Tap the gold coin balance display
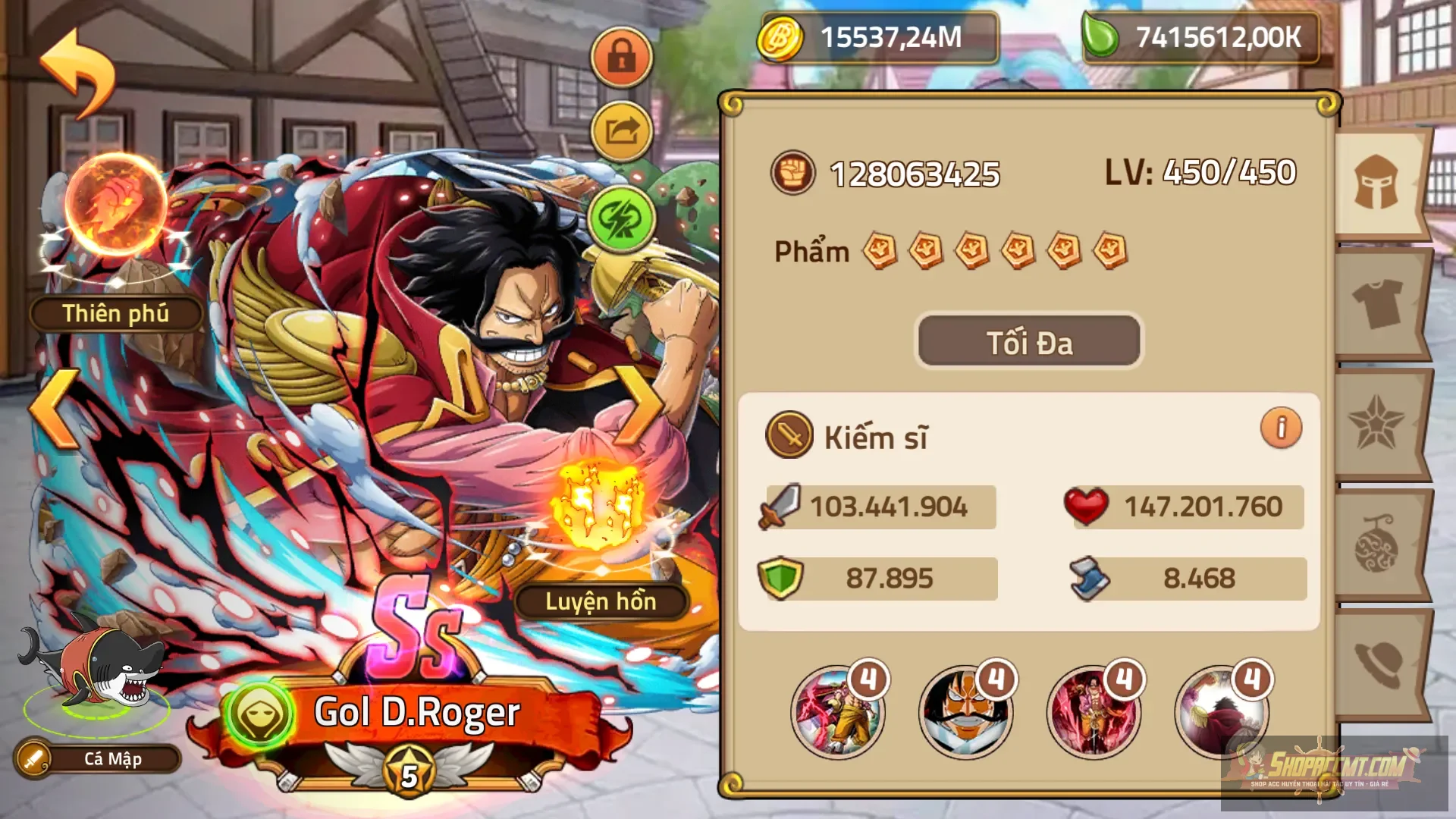This screenshot has width=1456, height=819. click(x=880, y=36)
